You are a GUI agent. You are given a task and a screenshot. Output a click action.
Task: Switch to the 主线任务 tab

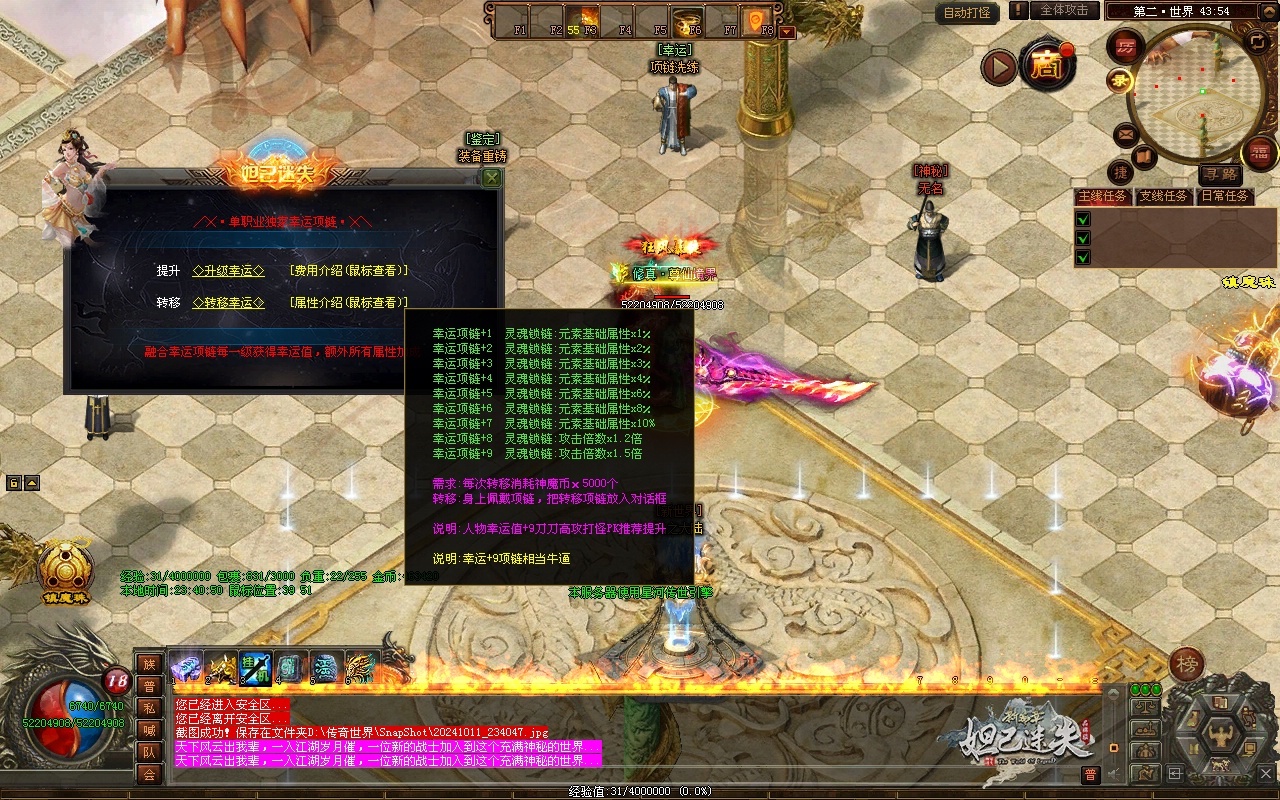click(1102, 196)
